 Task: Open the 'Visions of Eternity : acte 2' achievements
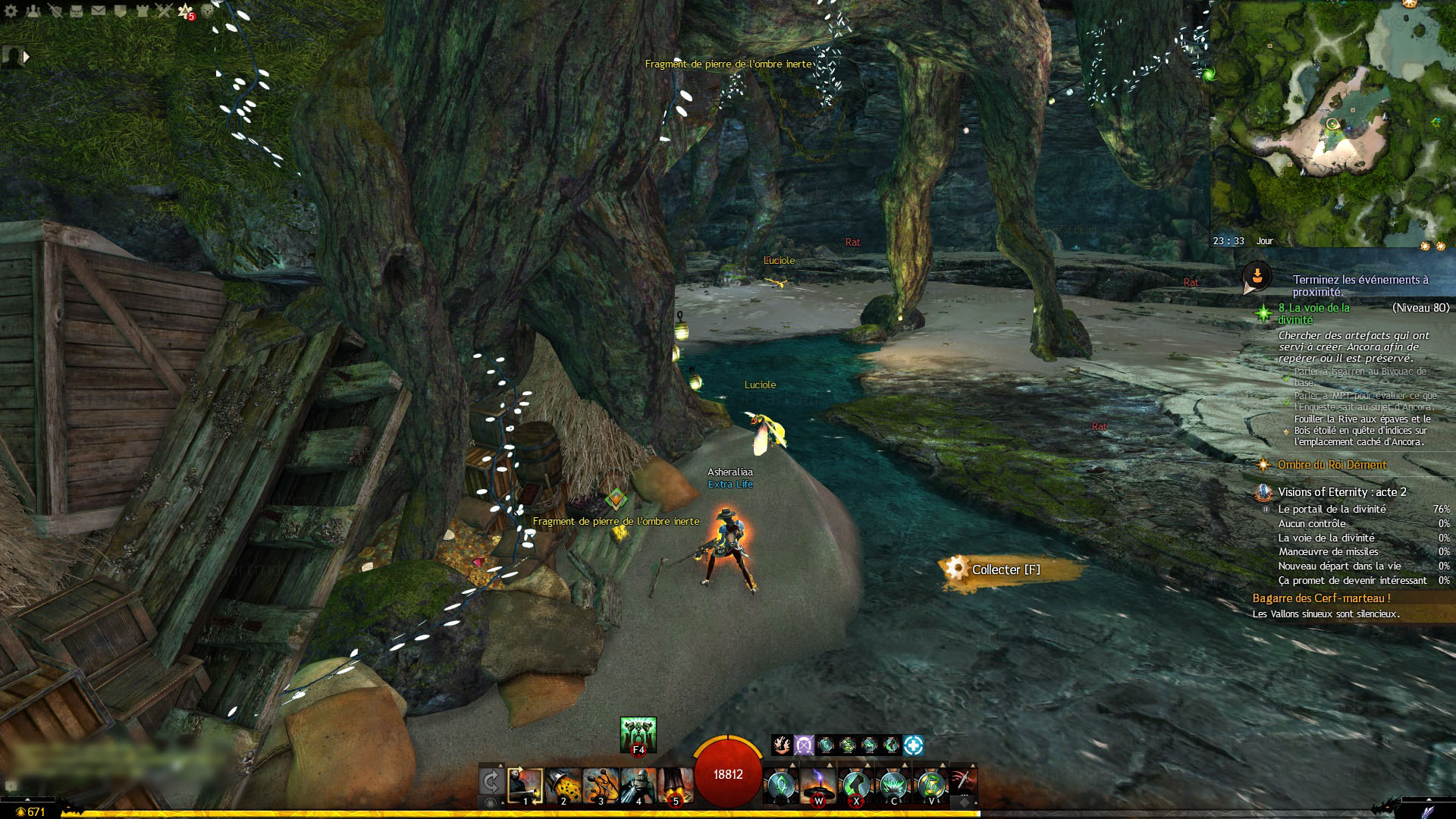point(1341,492)
